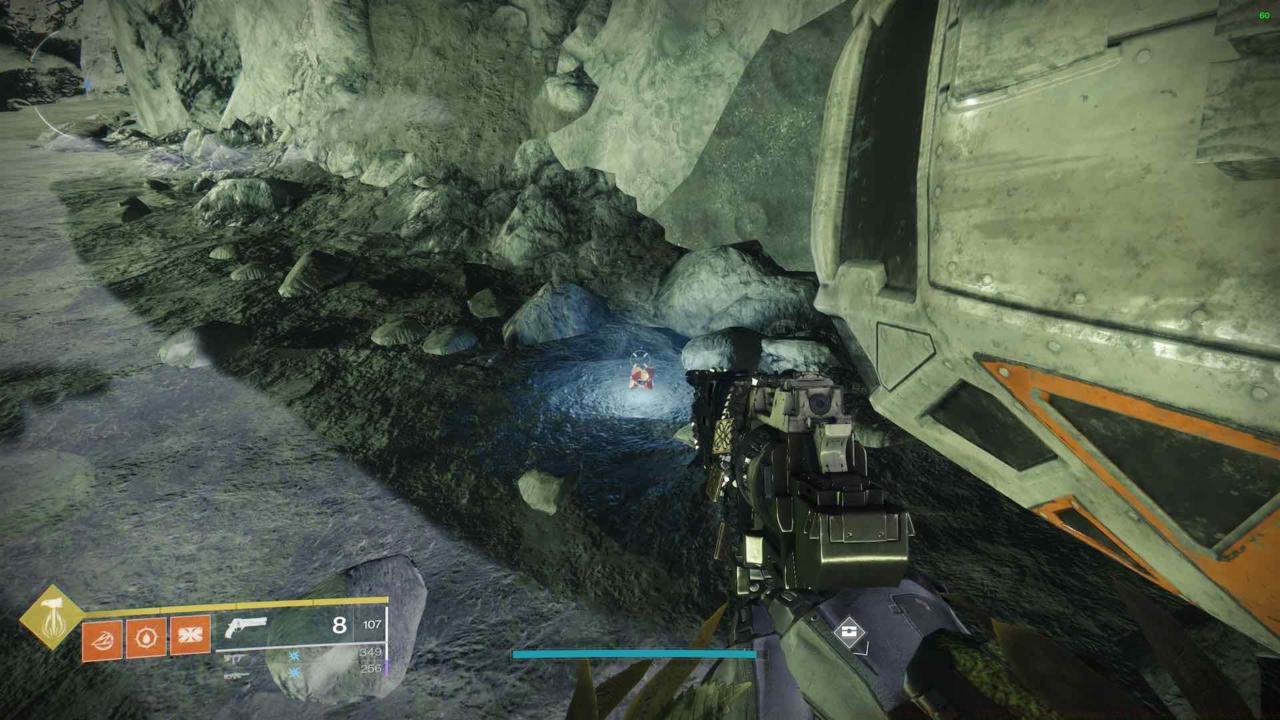Viewport: 1280px width, 720px height.
Task: Click the rightmost orange grenade buff icon
Action: (190, 635)
